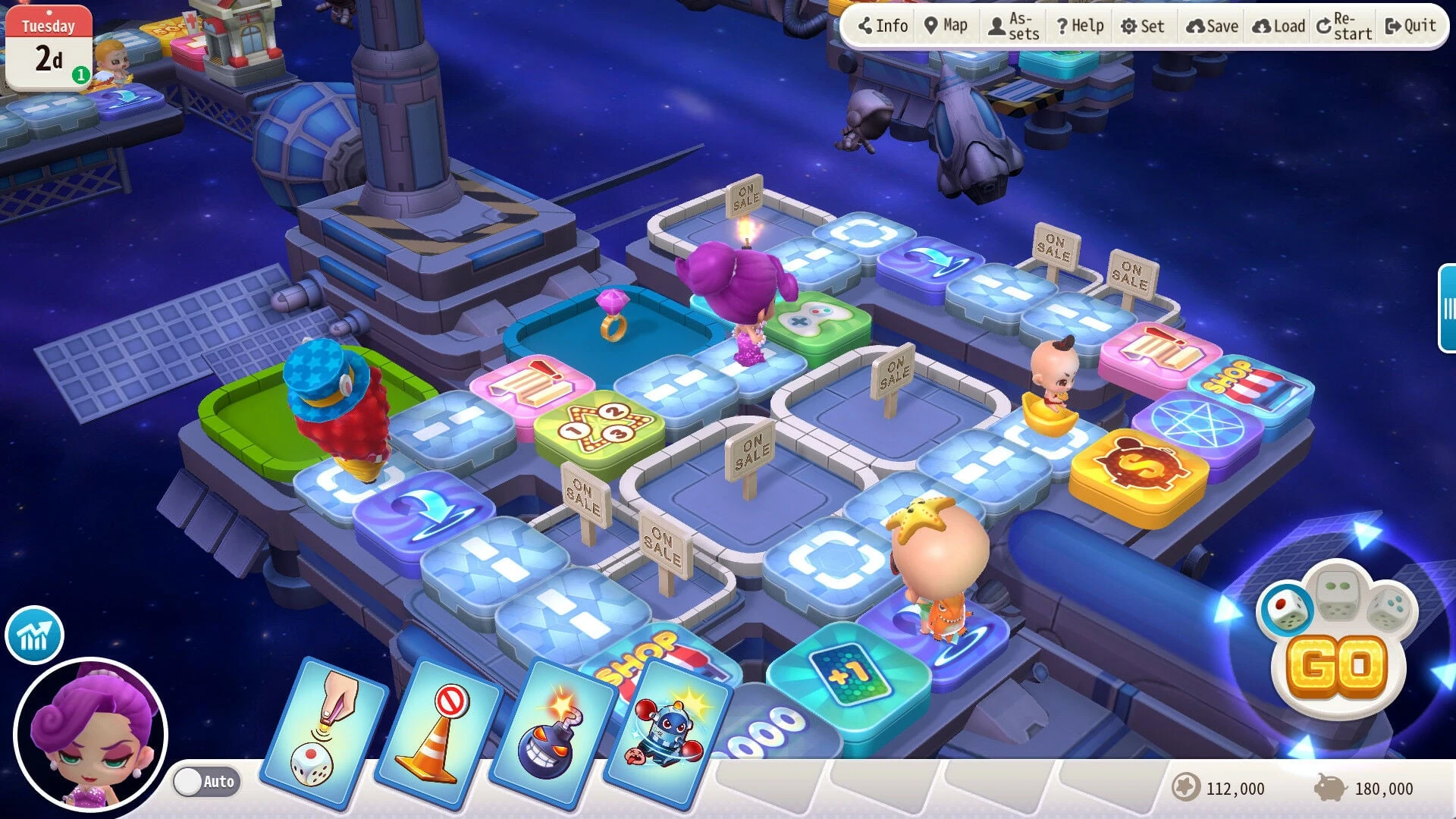Restart the match
1456x819 pixels.
point(1344,27)
